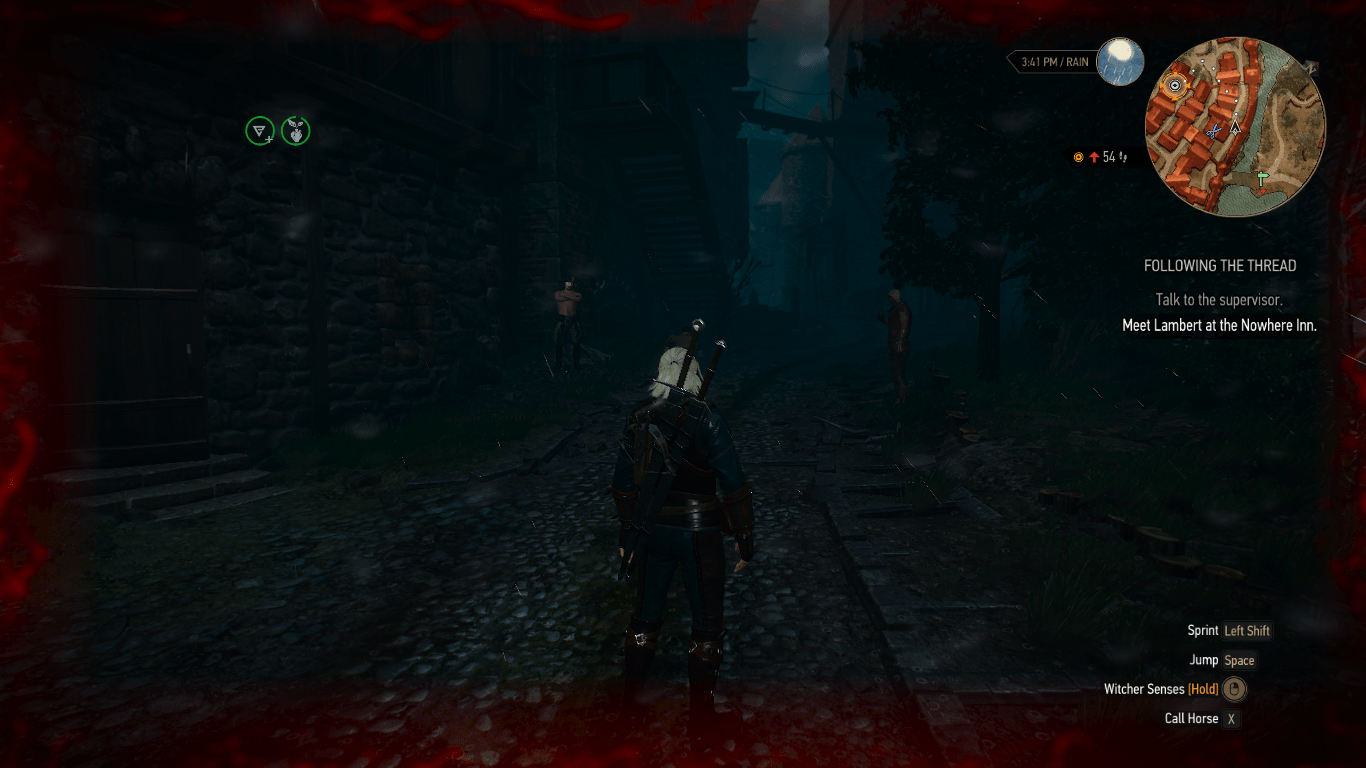Toggle the objective Meet Lambert at the Nowhere Inn
Image resolution: width=1366 pixels, height=768 pixels.
coord(1218,325)
